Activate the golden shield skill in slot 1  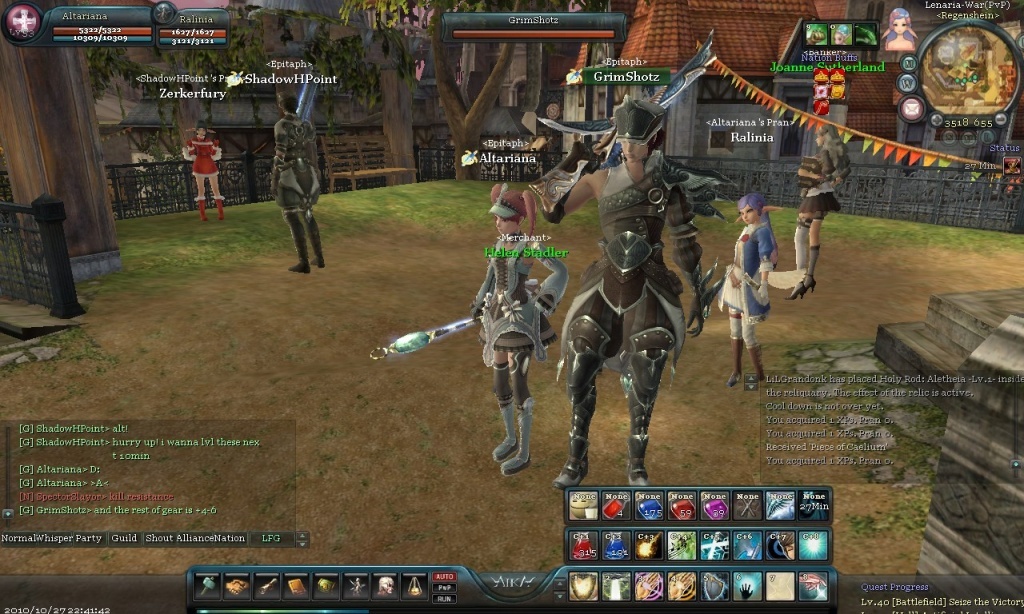(583, 586)
